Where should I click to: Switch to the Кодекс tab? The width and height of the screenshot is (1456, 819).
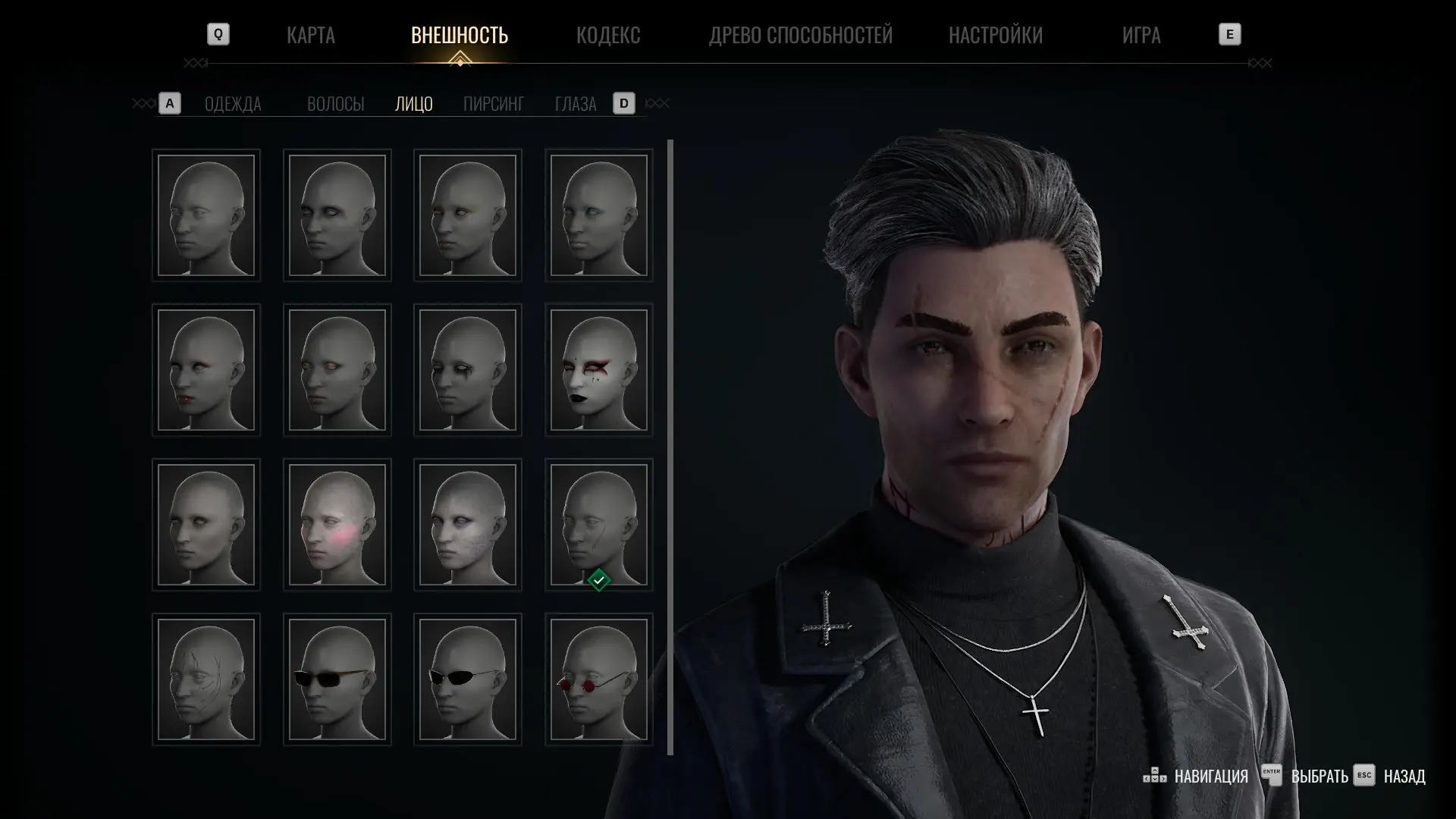pos(607,35)
